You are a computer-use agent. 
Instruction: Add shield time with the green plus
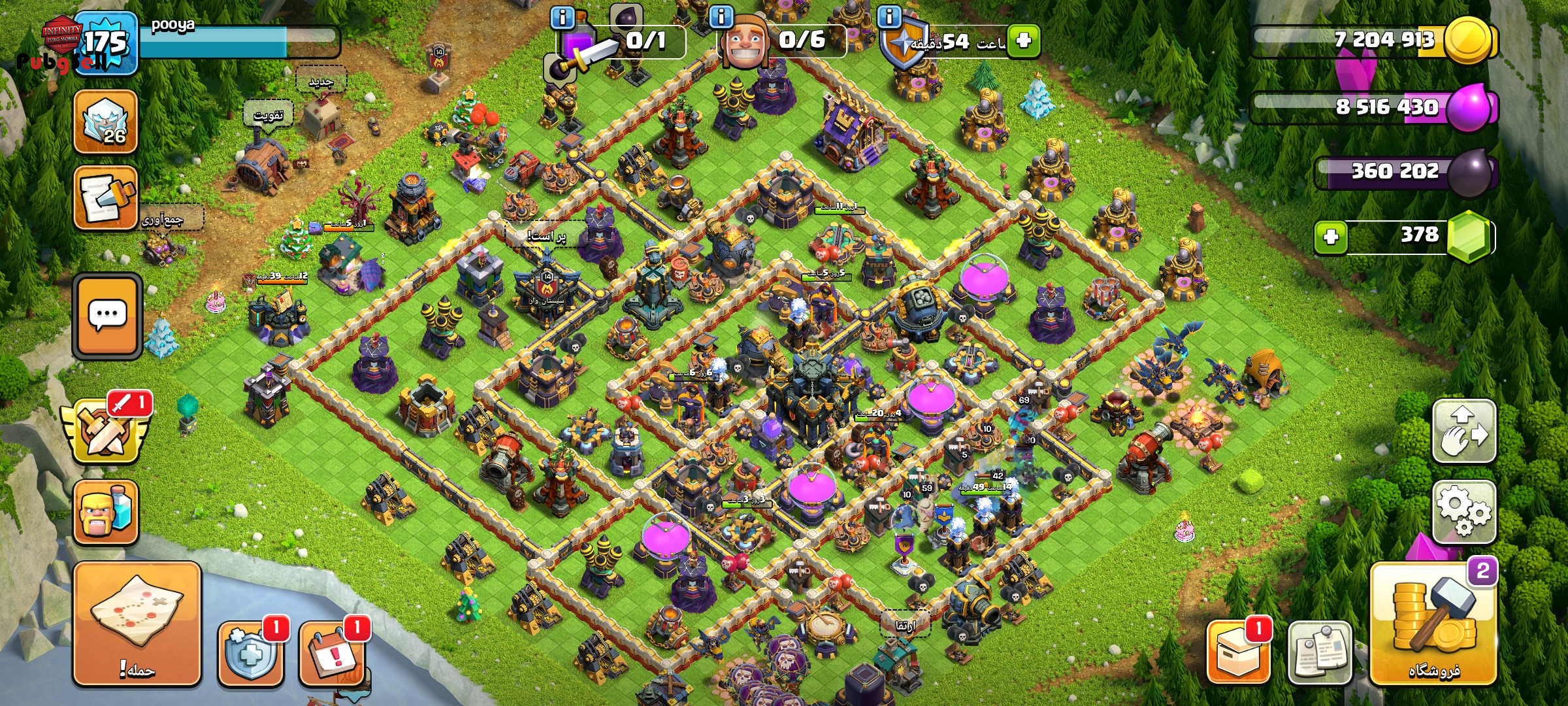[1023, 41]
